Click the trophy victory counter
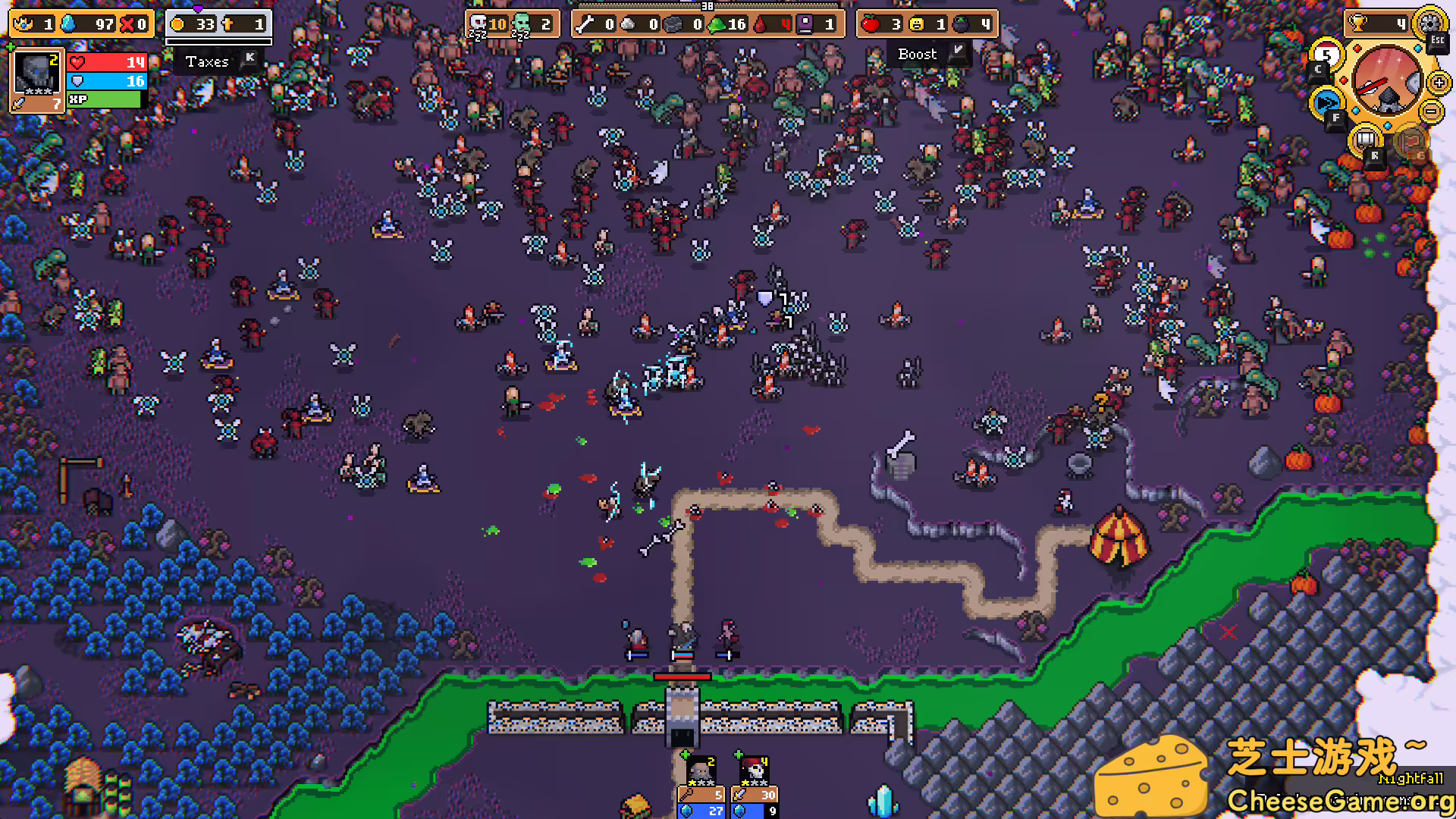This screenshot has width=1456, height=819. point(1357,21)
